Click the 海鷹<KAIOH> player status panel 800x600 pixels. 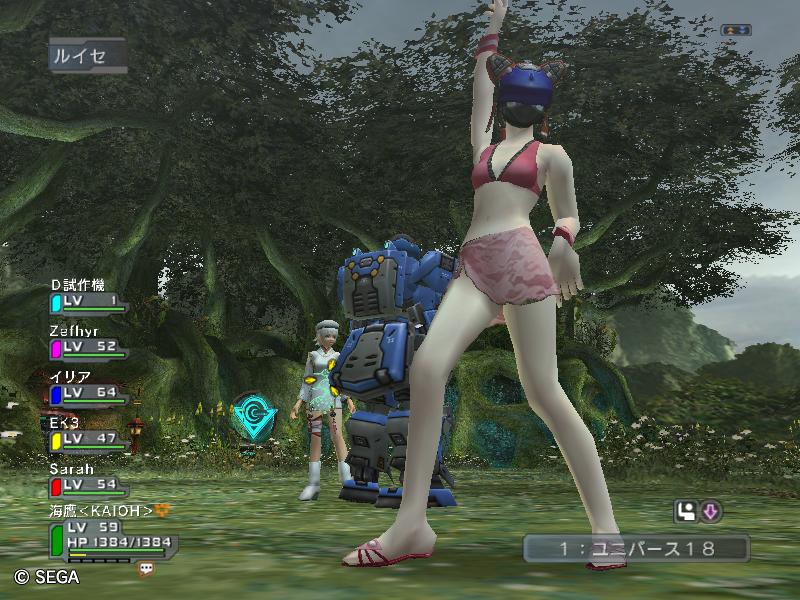click(108, 533)
